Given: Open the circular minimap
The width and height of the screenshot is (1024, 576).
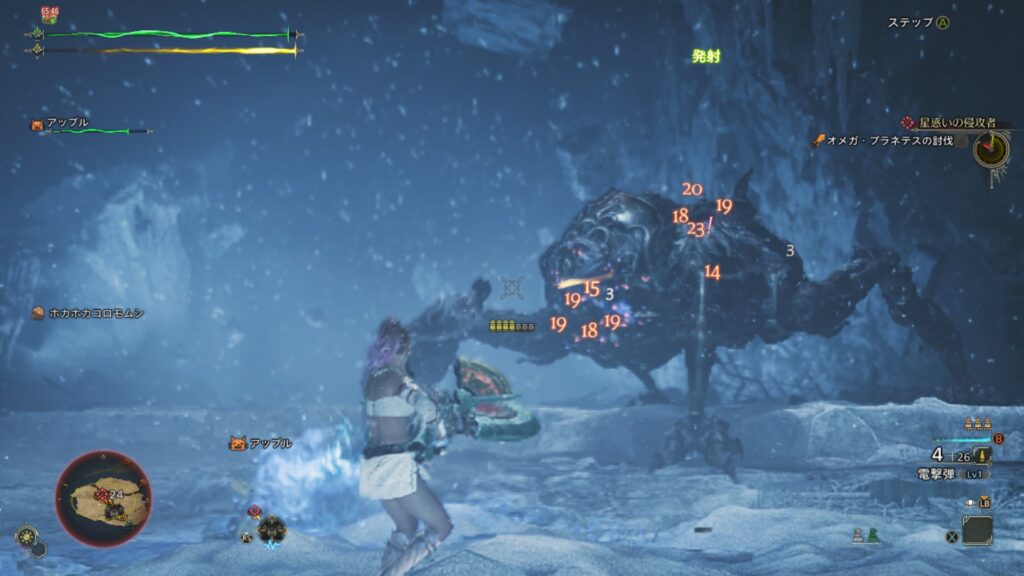Looking at the screenshot, I should (x=103, y=499).
